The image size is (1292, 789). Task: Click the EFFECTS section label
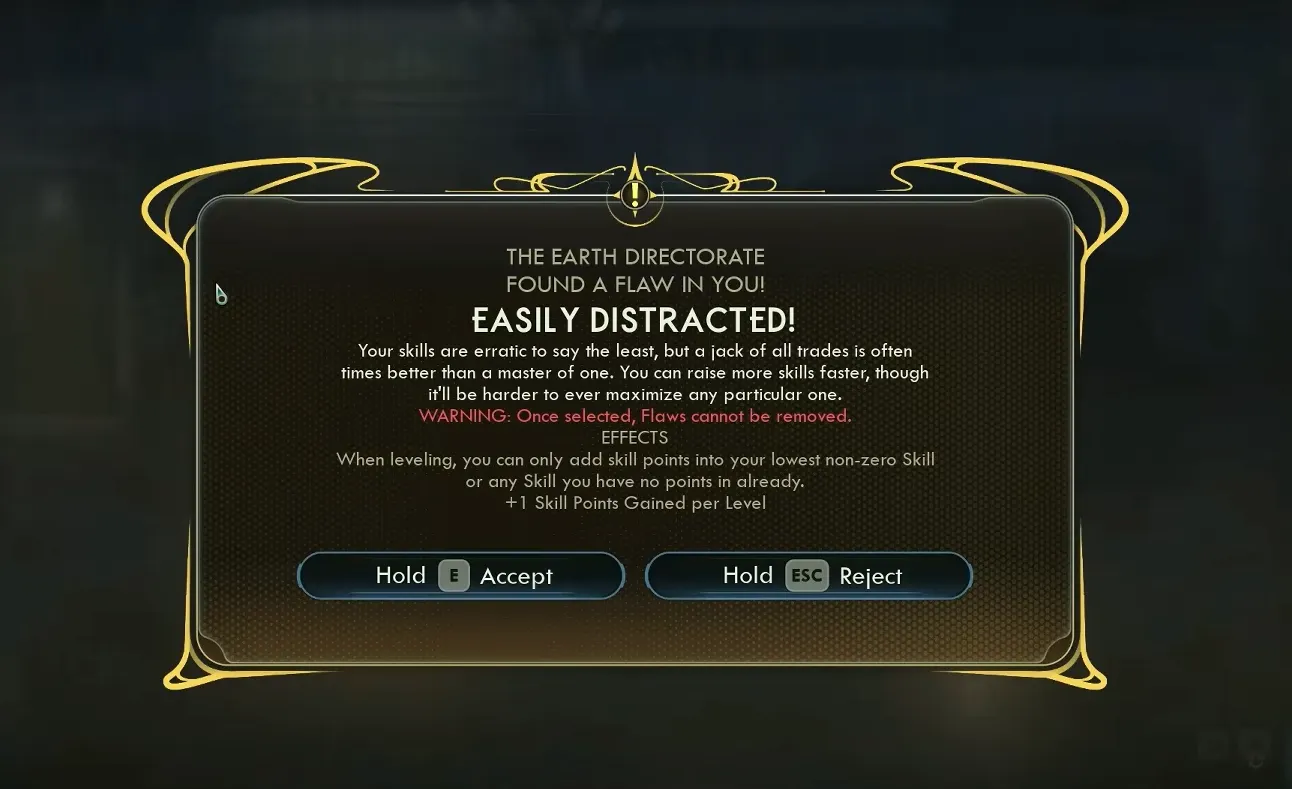636,438
